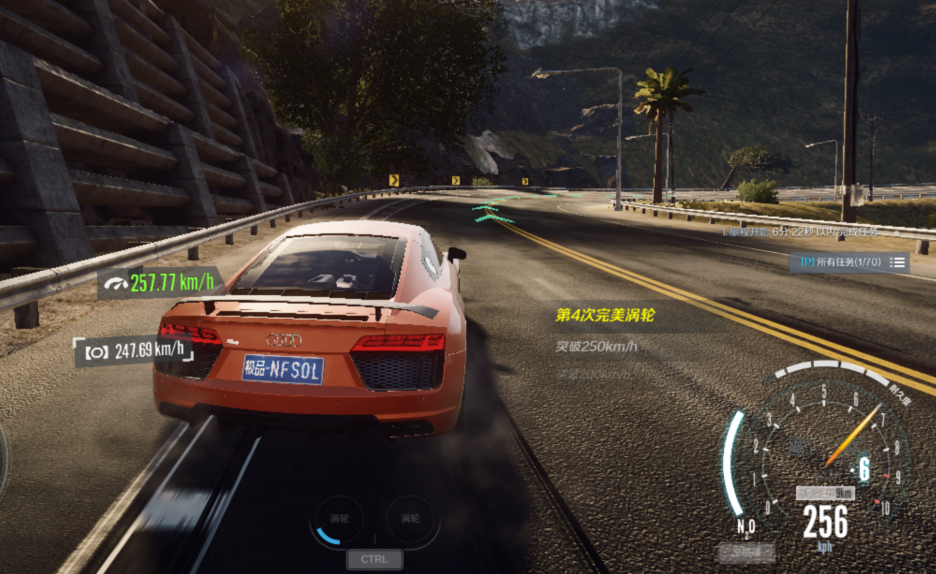Open the all tasks (所有任务) list

point(850,262)
